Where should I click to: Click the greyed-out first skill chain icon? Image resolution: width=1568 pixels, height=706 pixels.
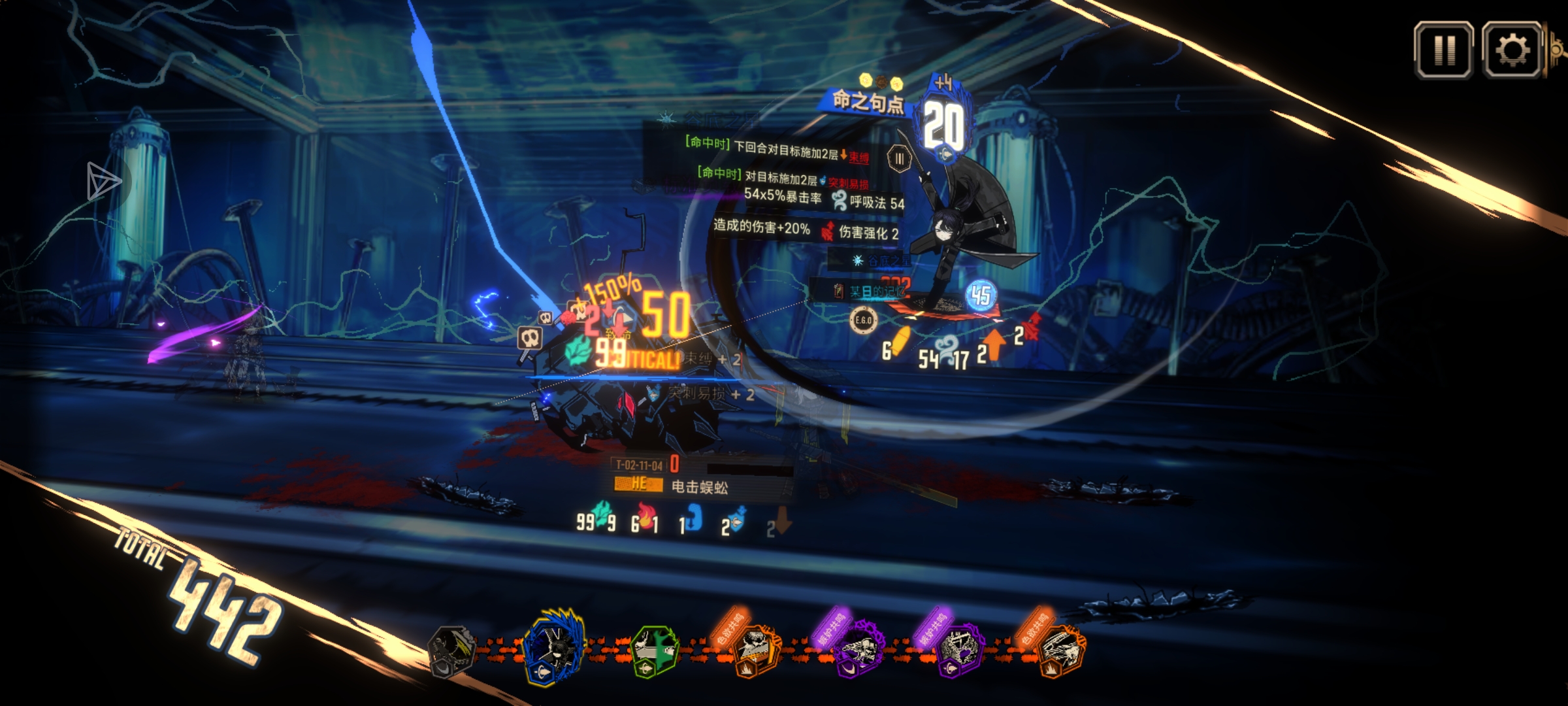click(x=450, y=649)
